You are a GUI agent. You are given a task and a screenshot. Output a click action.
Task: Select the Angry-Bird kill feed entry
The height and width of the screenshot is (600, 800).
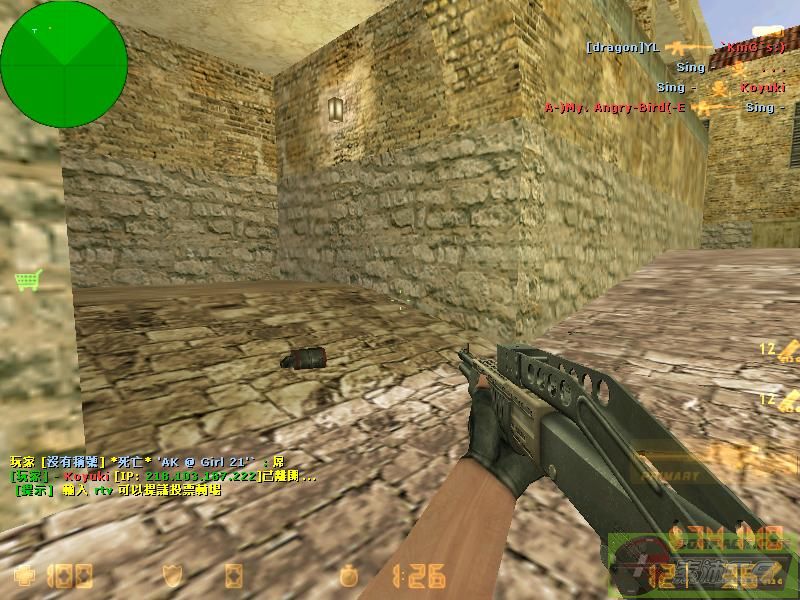[x=660, y=107]
